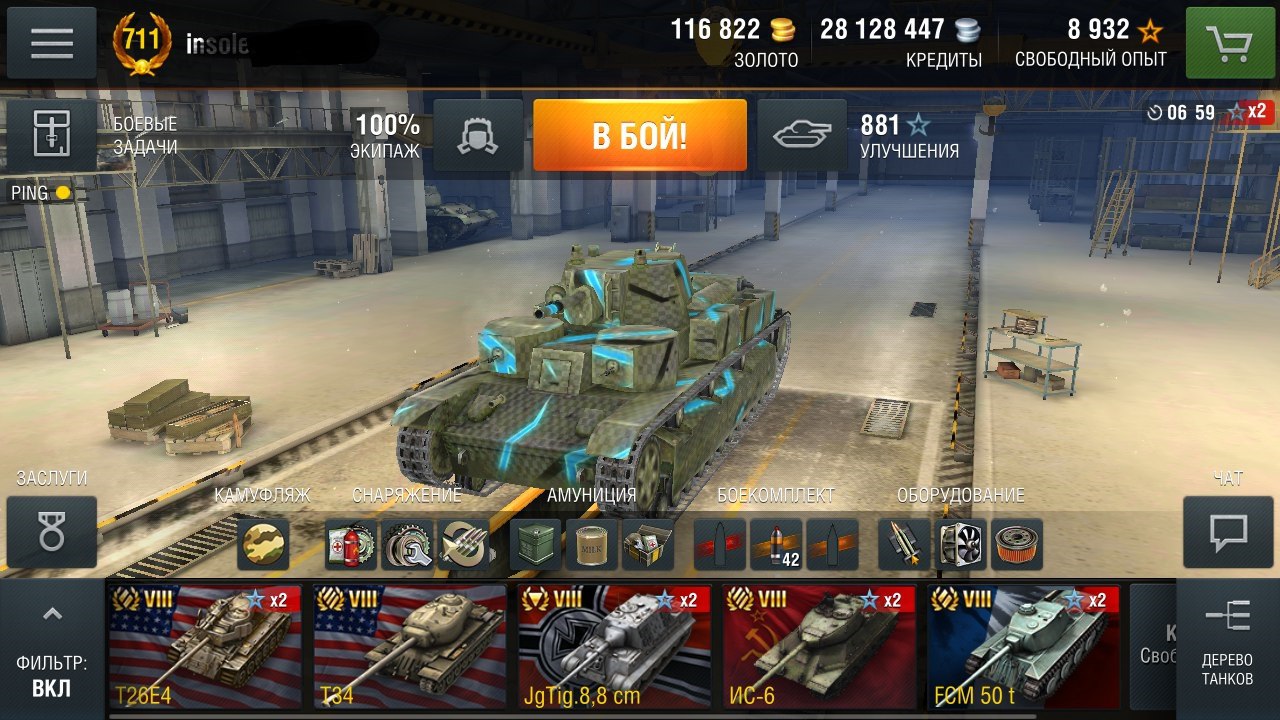Open the shop cart
Image resolution: width=1280 pixels, height=720 pixels.
click(x=1229, y=43)
